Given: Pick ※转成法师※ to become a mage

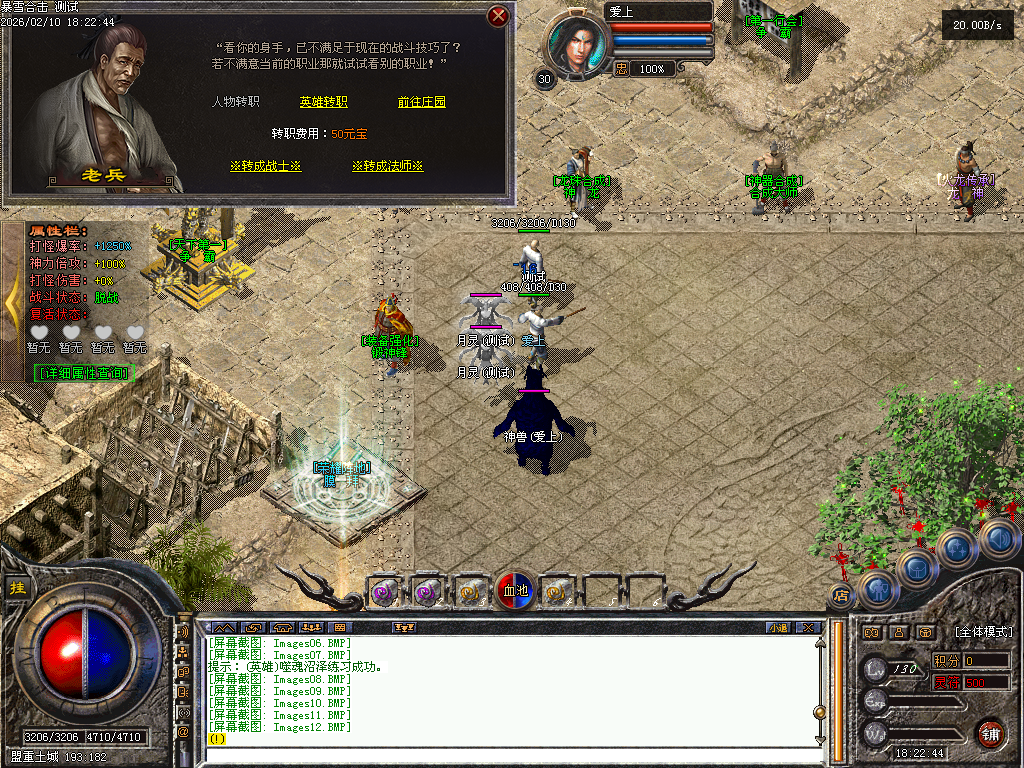Looking at the screenshot, I should (387, 166).
